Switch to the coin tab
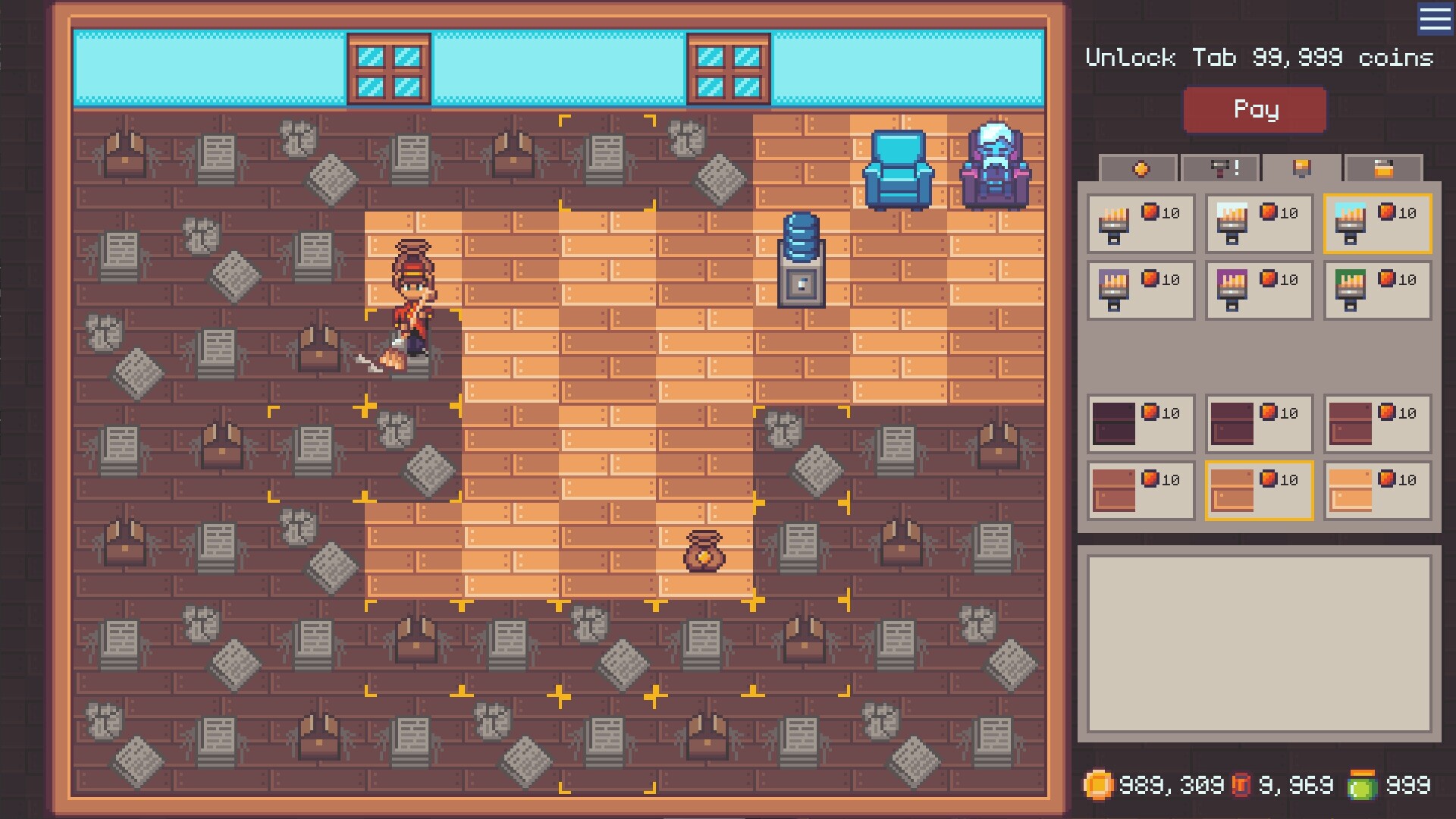This screenshot has width=1456, height=819. click(1141, 168)
